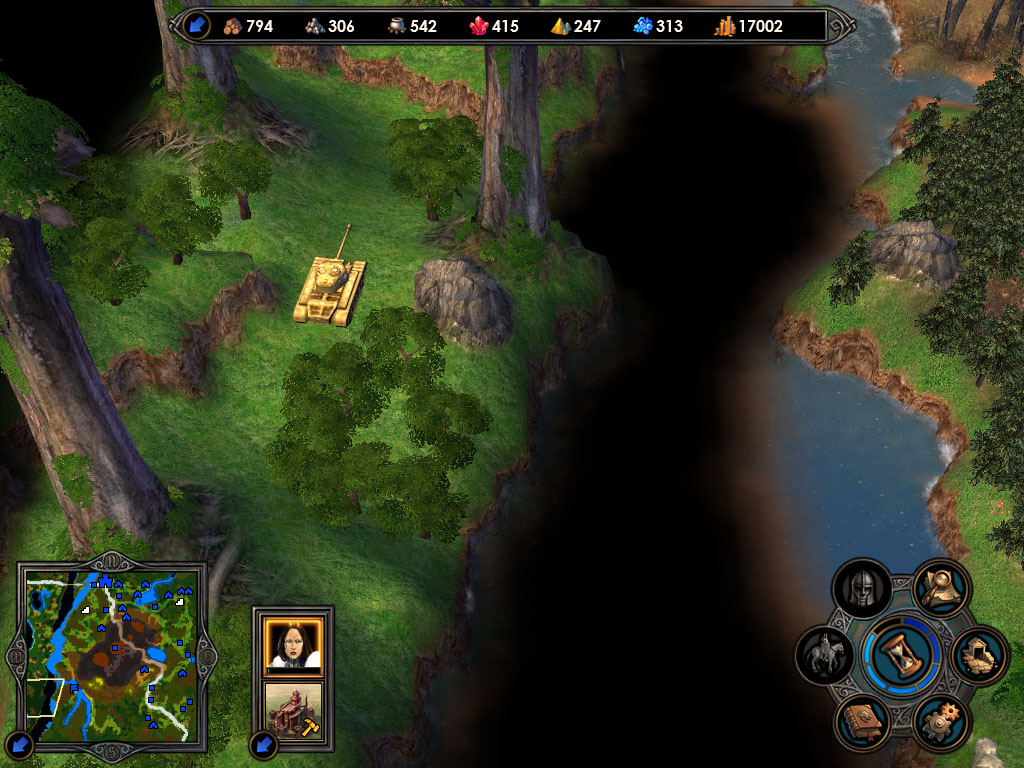Click the wood resource icon
The width and height of the screenshot is (1024, 768).
tap(232, 26)
